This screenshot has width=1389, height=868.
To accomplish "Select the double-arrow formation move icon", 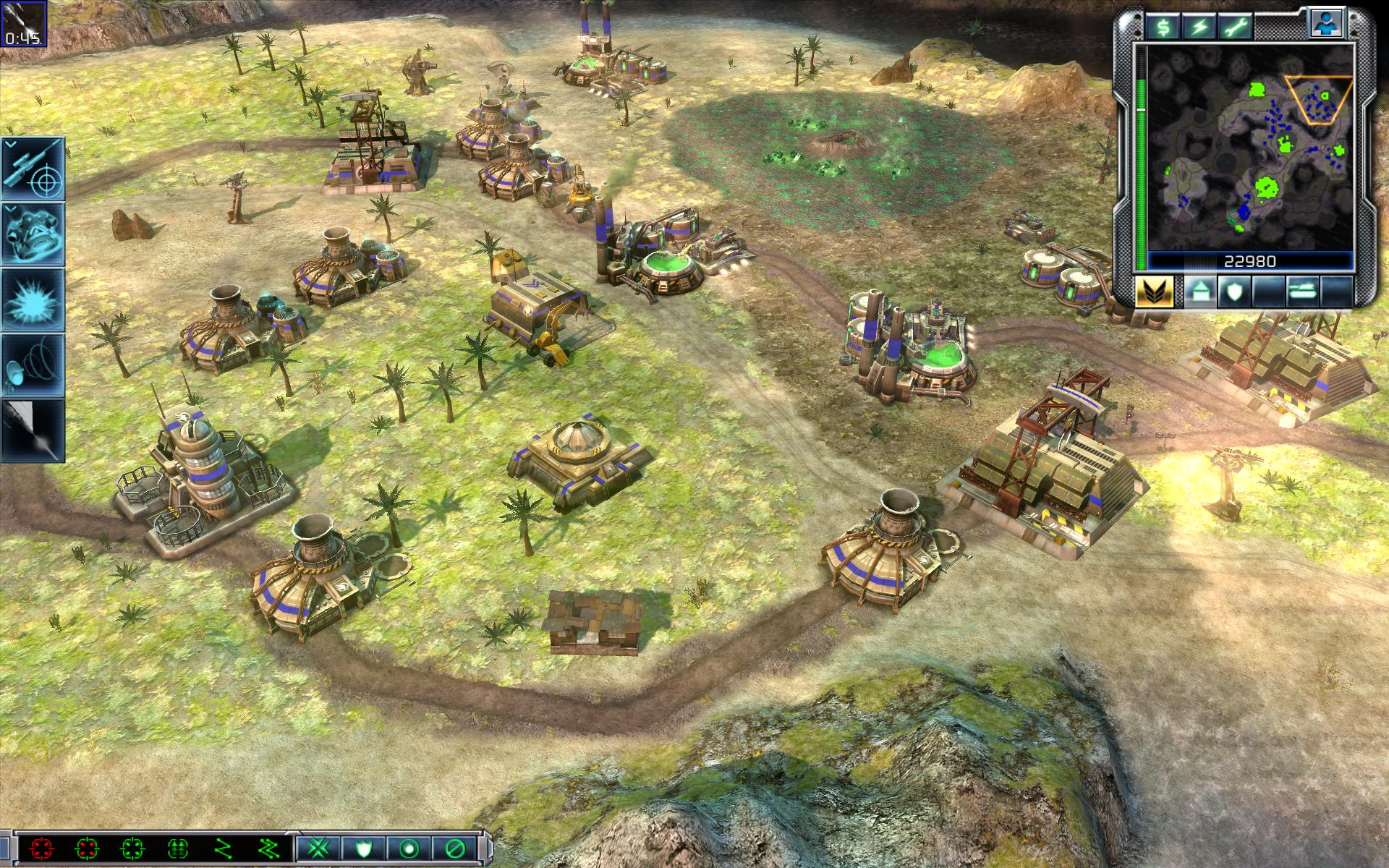I will click(x=178, y=848).
